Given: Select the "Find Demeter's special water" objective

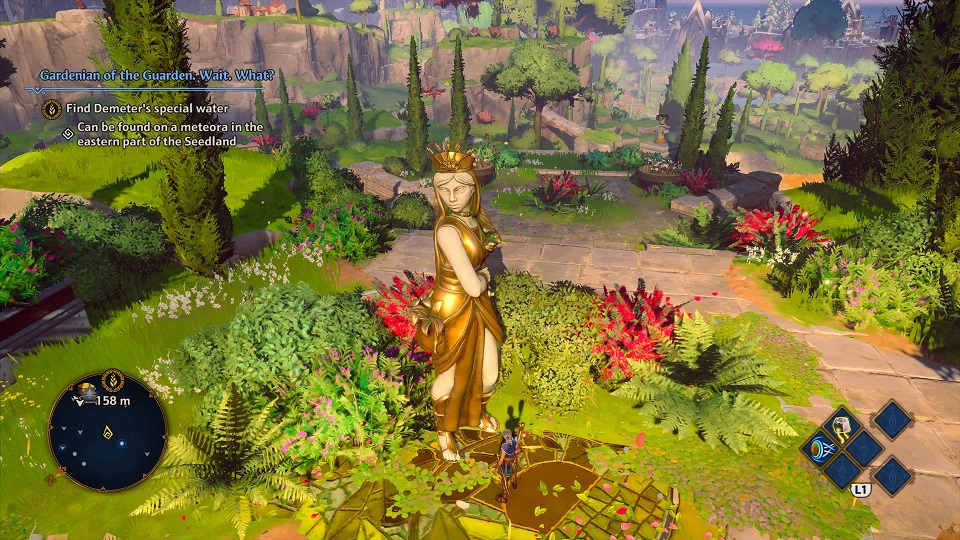Looking at the screenshot, I should point(148,108).
